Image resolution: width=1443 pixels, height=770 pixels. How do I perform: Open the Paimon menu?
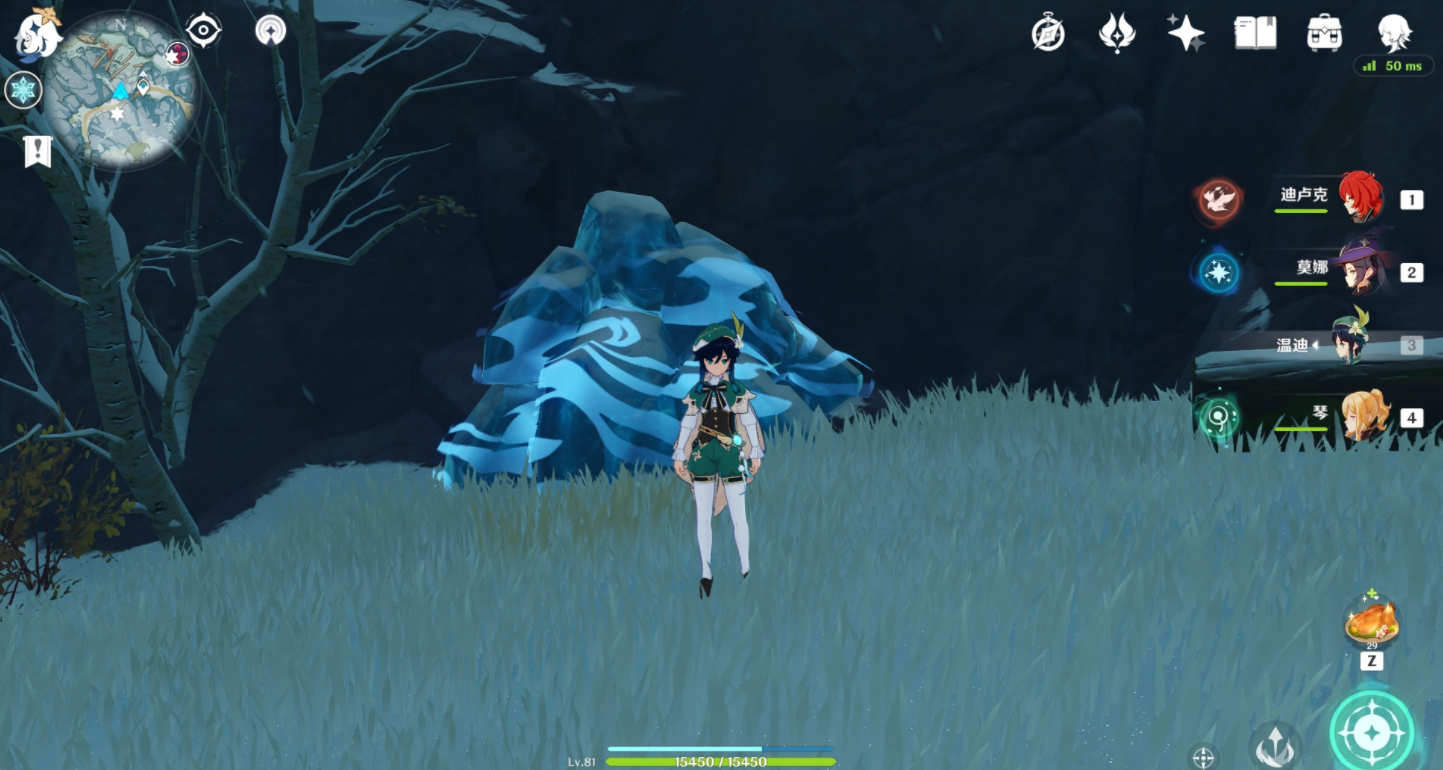click(x=38, y=32)
